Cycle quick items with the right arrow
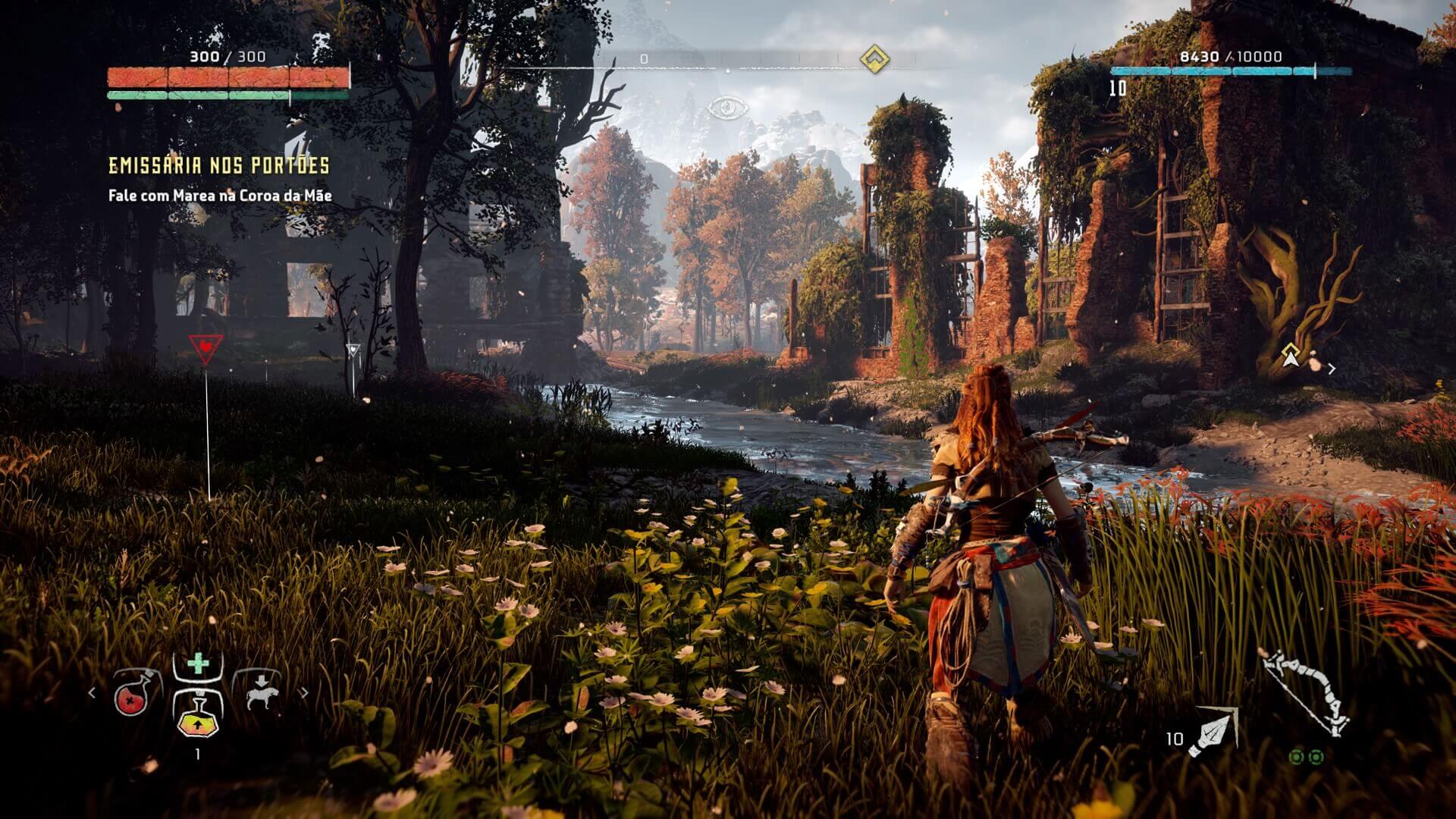1456x819 pixels. coord(304,692)
